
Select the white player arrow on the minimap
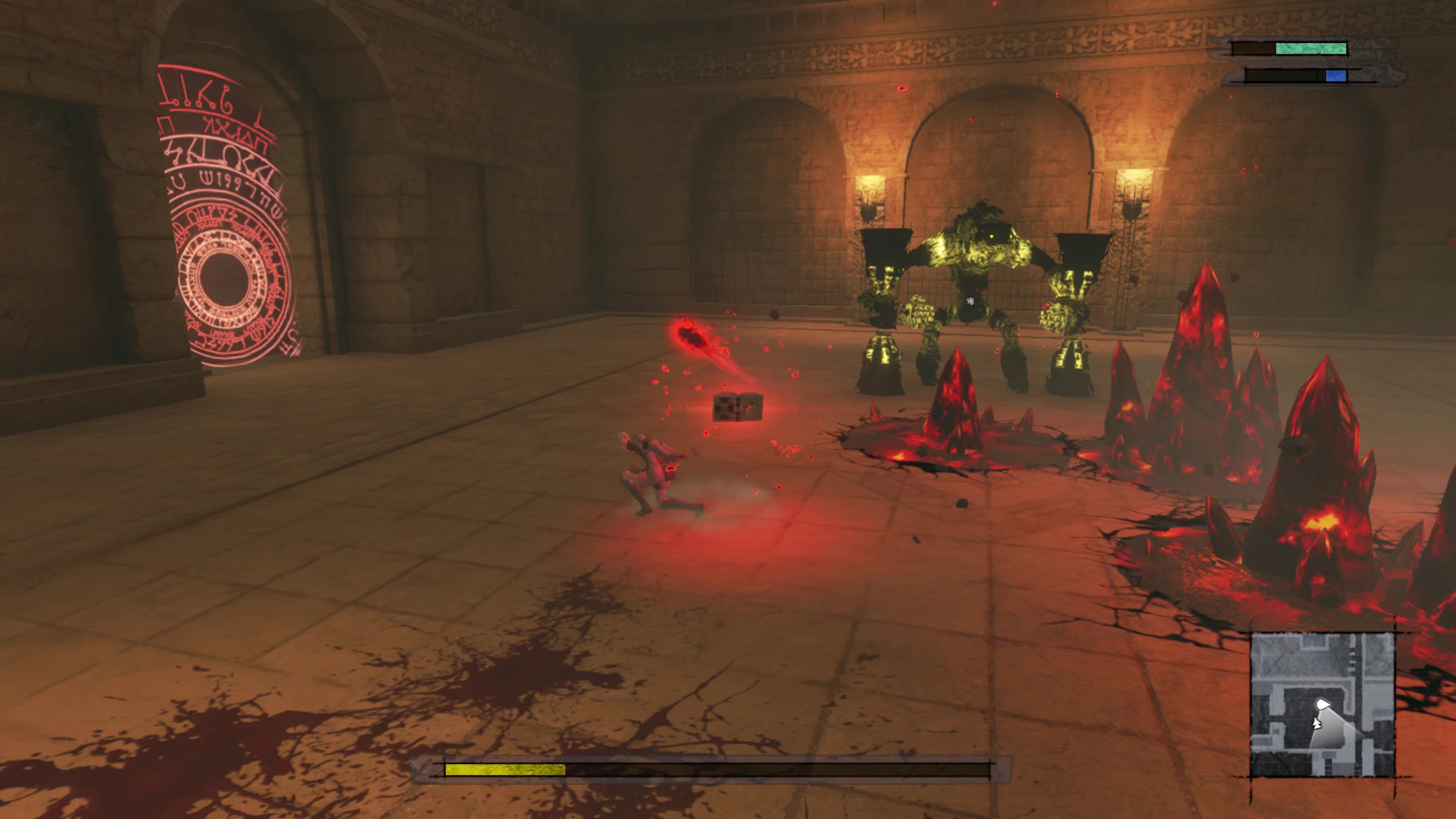coord(1324,704)
